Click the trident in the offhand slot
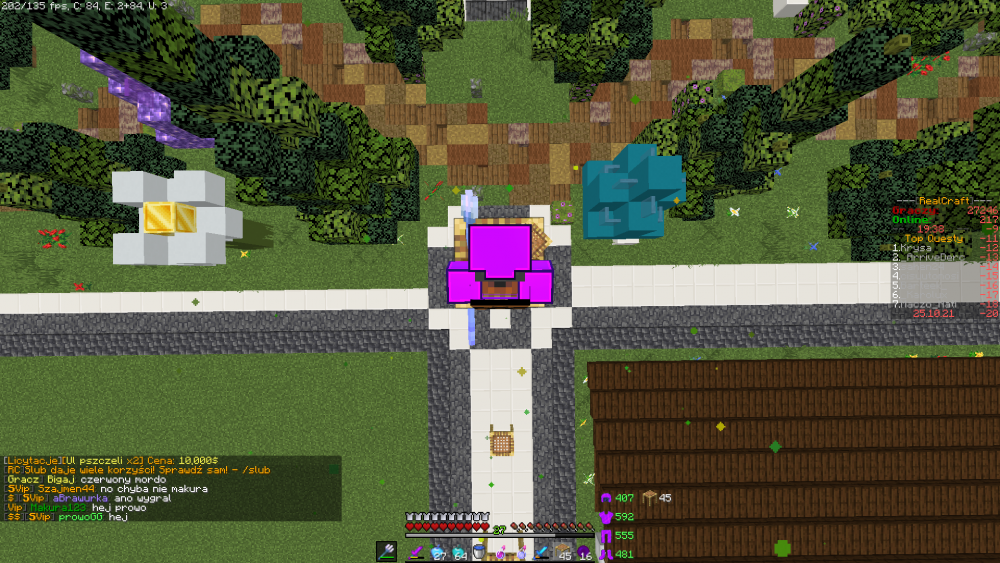Image resolution: width=1000 pixels, height=563 pixels. pos(387,551)
